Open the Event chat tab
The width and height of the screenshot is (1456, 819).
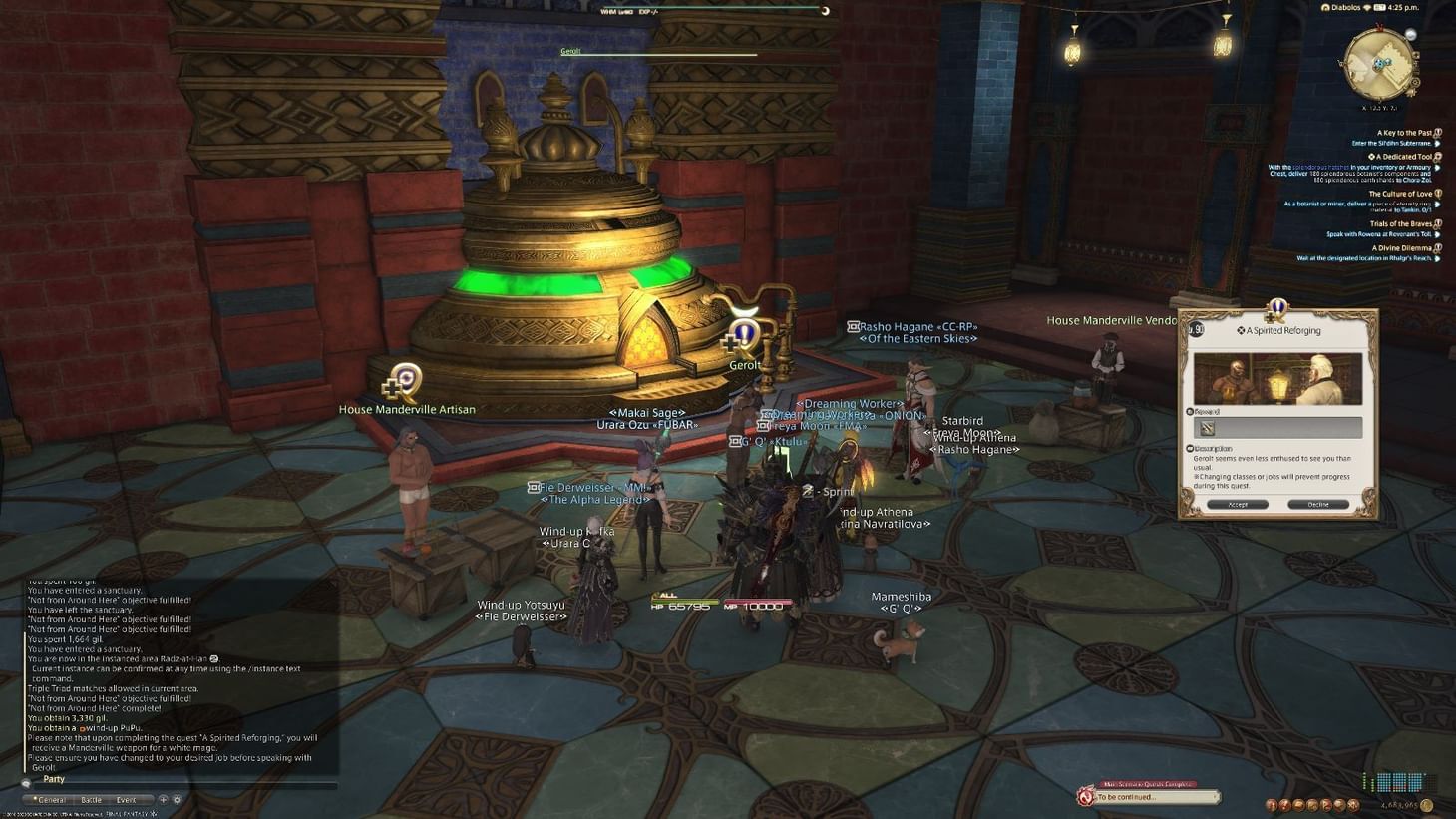126,799
